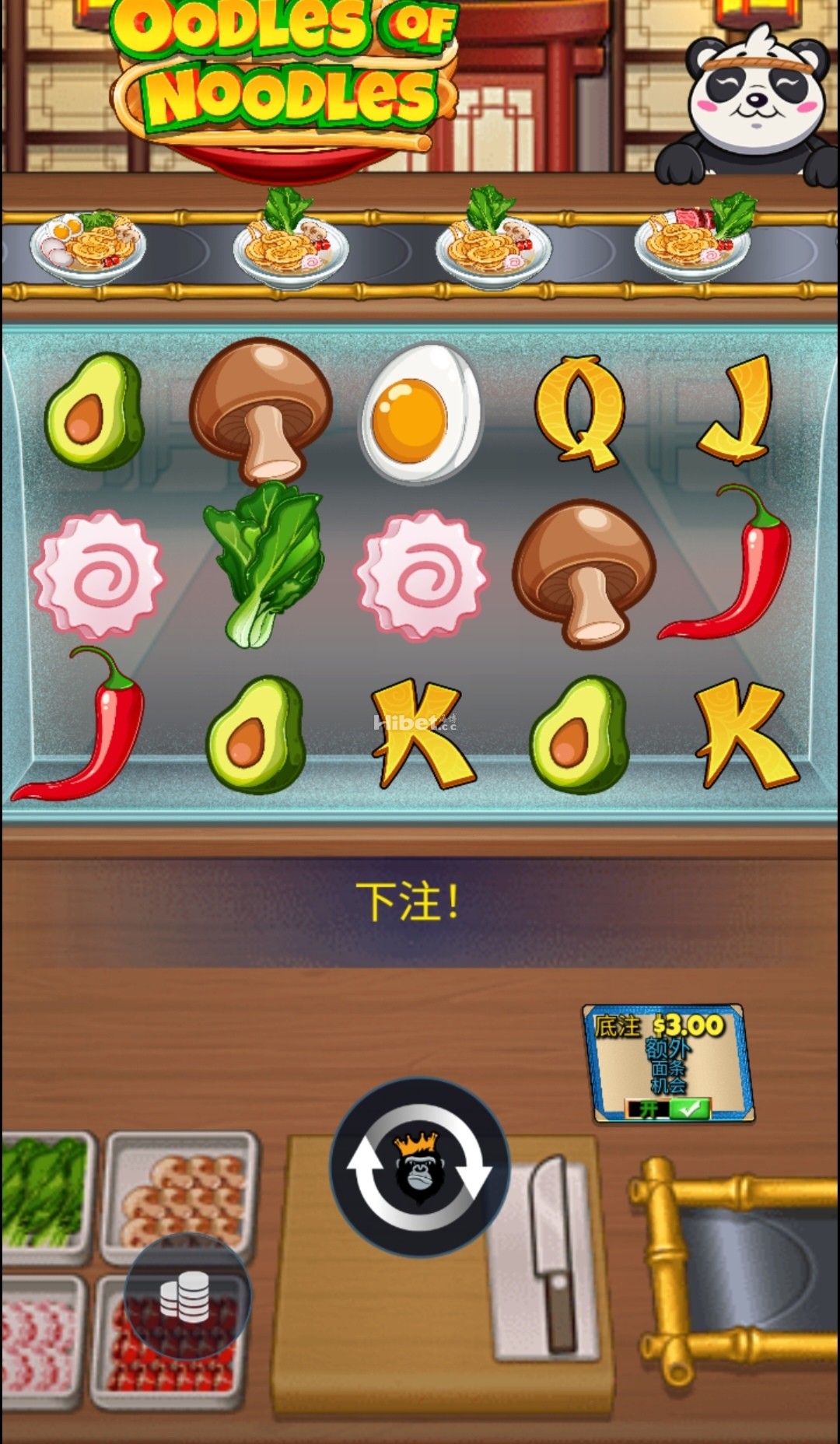840x1444 pixels.
Task: Open bet settings via the coin stack button
Action: (x=187, y=1297)
